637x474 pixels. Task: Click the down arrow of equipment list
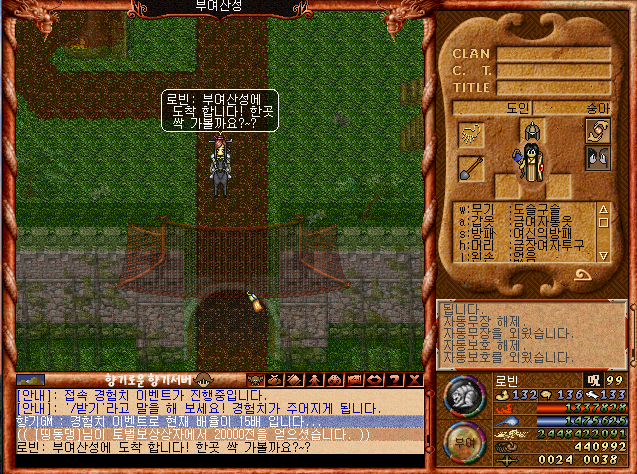tap(604, 255)
